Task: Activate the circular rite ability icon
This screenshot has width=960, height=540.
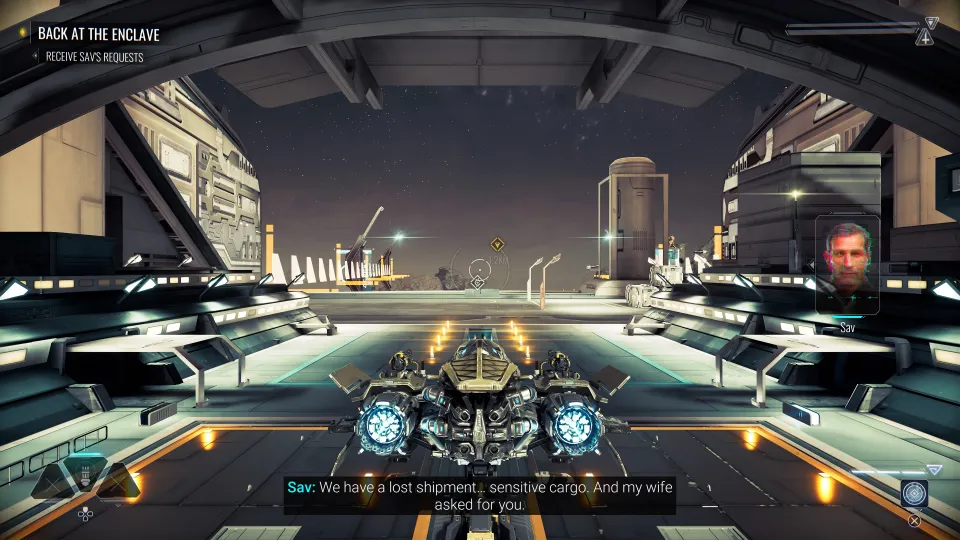Action: (914, 493)
